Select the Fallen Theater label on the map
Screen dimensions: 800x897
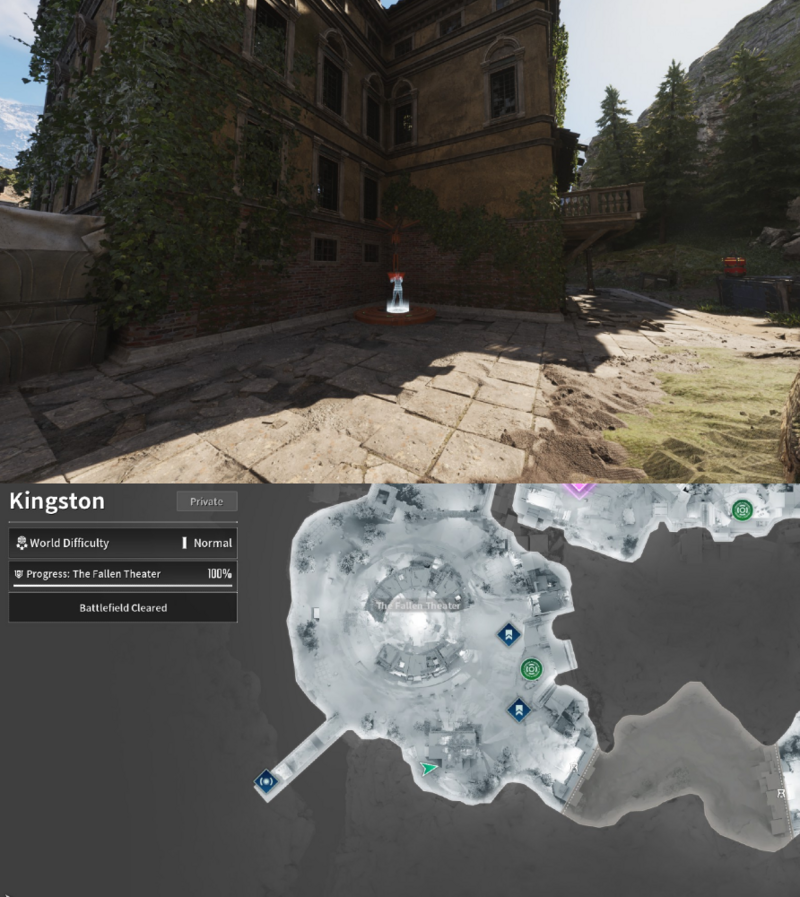(x=418, y=606)
